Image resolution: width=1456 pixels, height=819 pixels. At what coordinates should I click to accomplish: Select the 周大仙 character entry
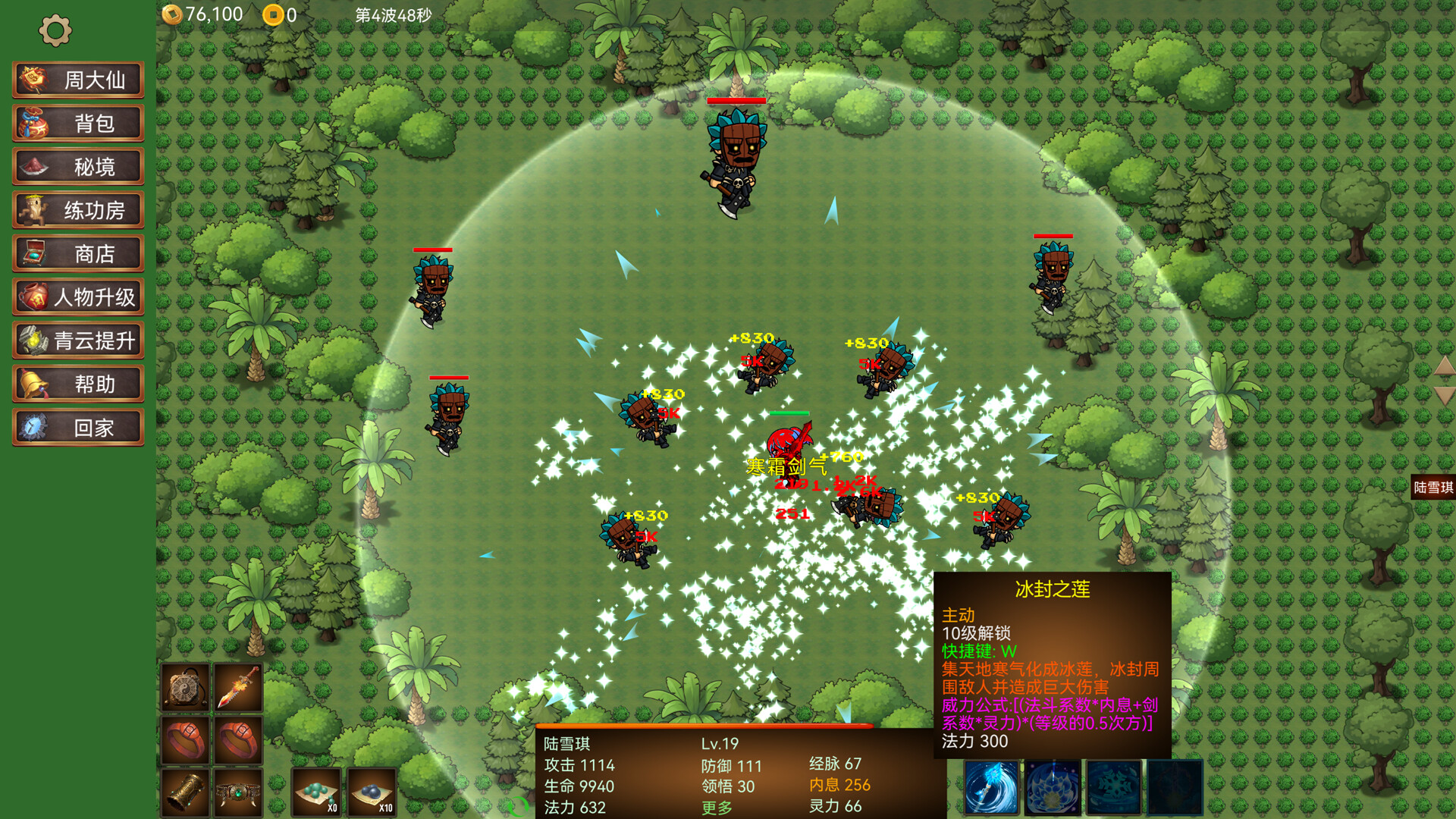click(78, 79)
